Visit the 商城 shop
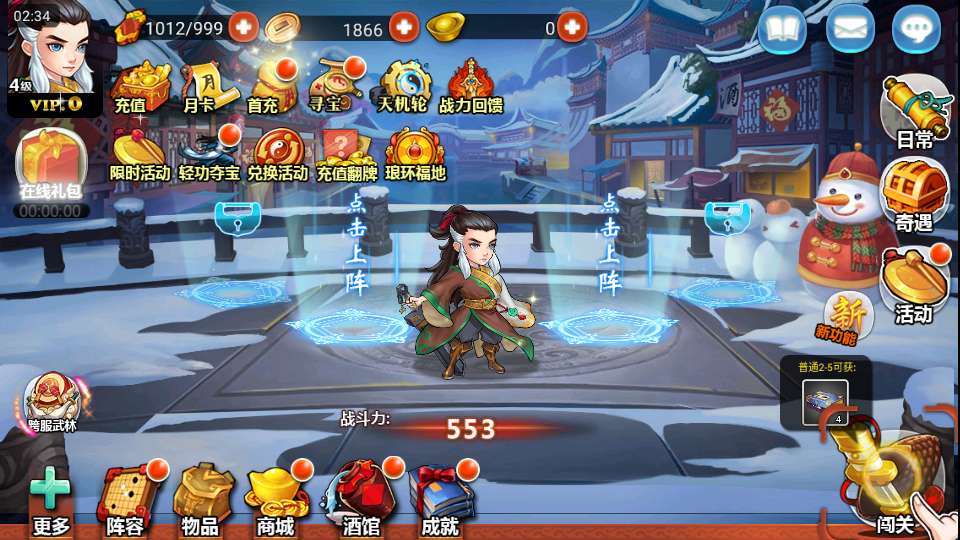 [275, 498]
